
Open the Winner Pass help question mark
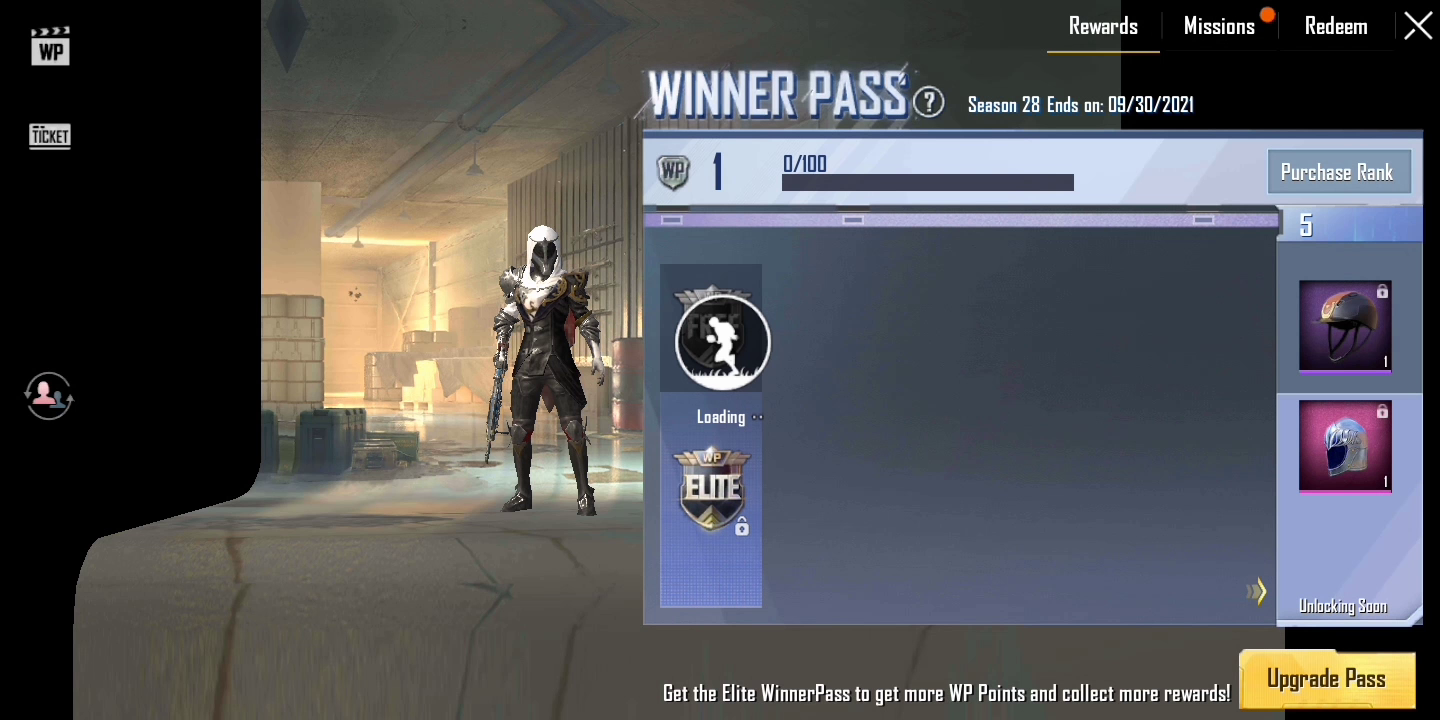[x=928, y=101]
